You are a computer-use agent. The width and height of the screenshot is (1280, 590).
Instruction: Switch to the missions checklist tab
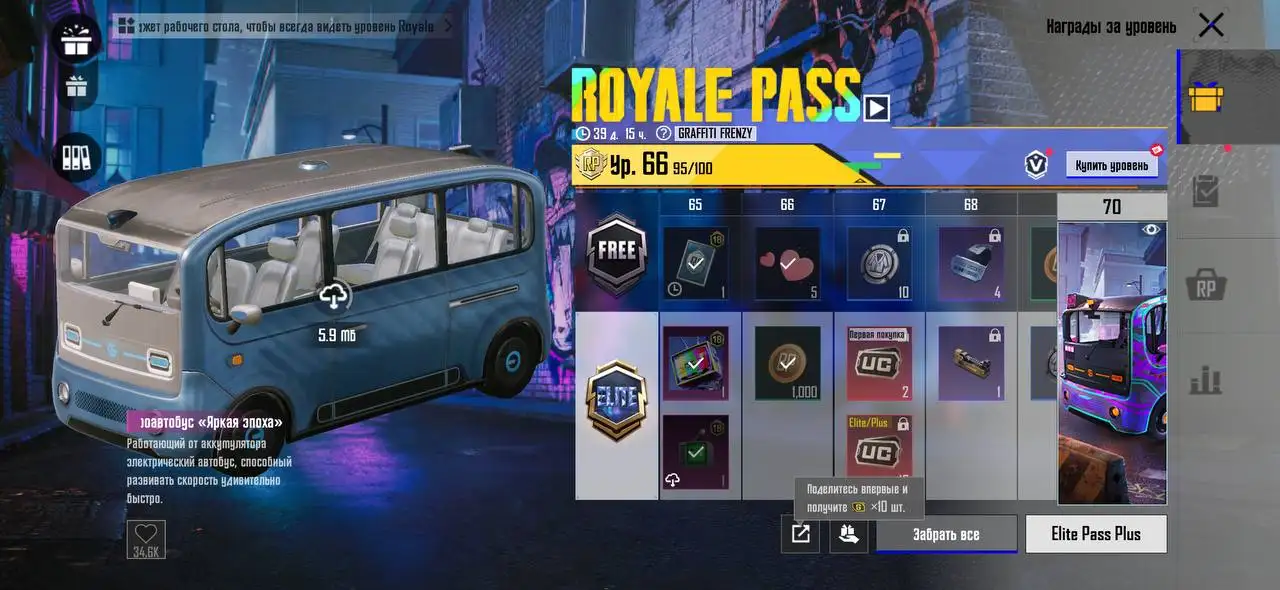point(1205,192)
